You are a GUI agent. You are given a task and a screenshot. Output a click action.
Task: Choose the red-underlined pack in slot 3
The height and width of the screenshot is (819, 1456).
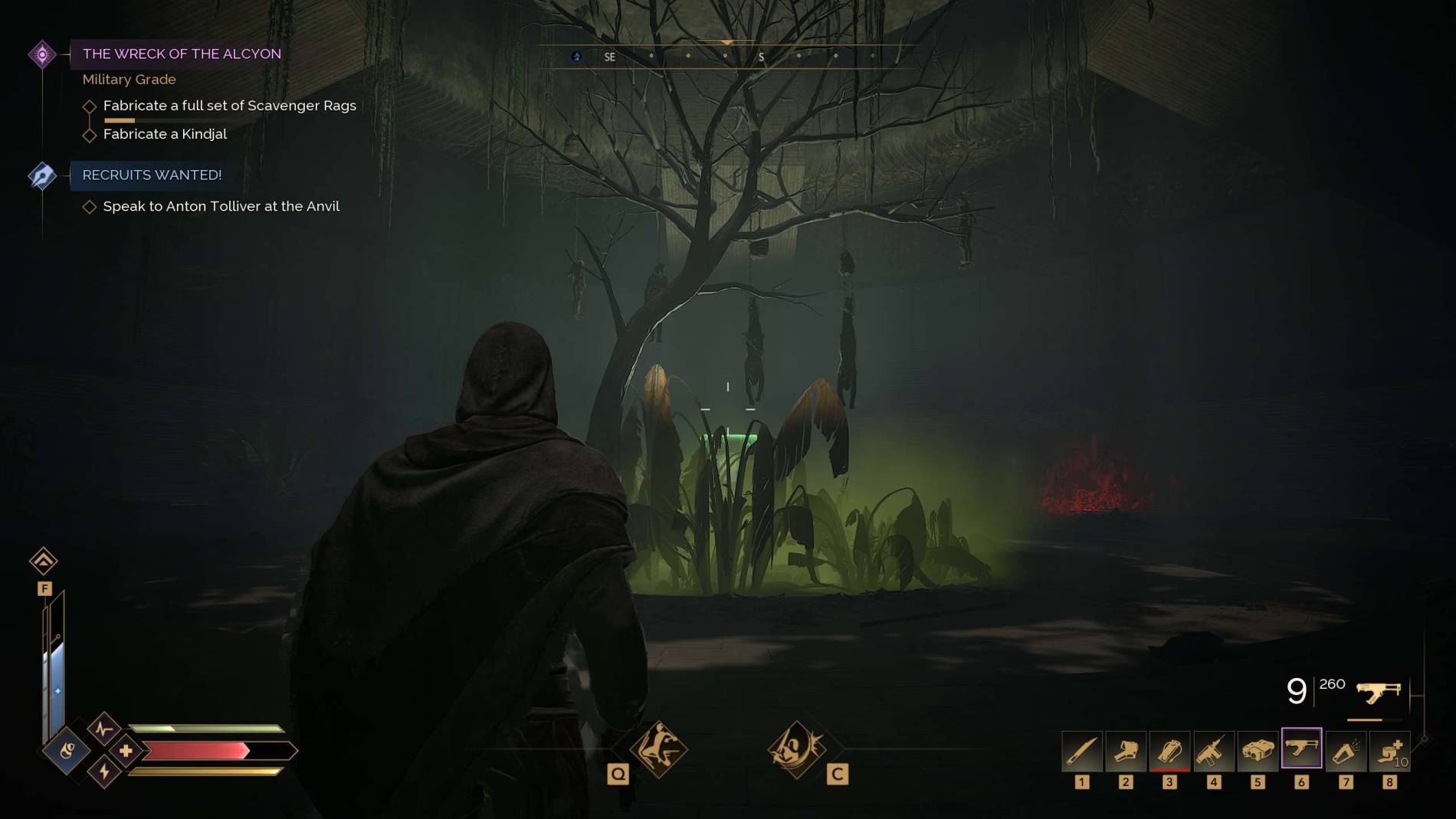point(1169,750)
